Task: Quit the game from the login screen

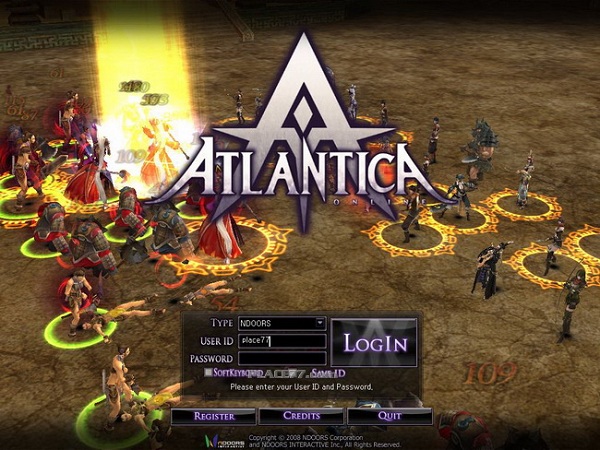Action: tap(389, 415)
